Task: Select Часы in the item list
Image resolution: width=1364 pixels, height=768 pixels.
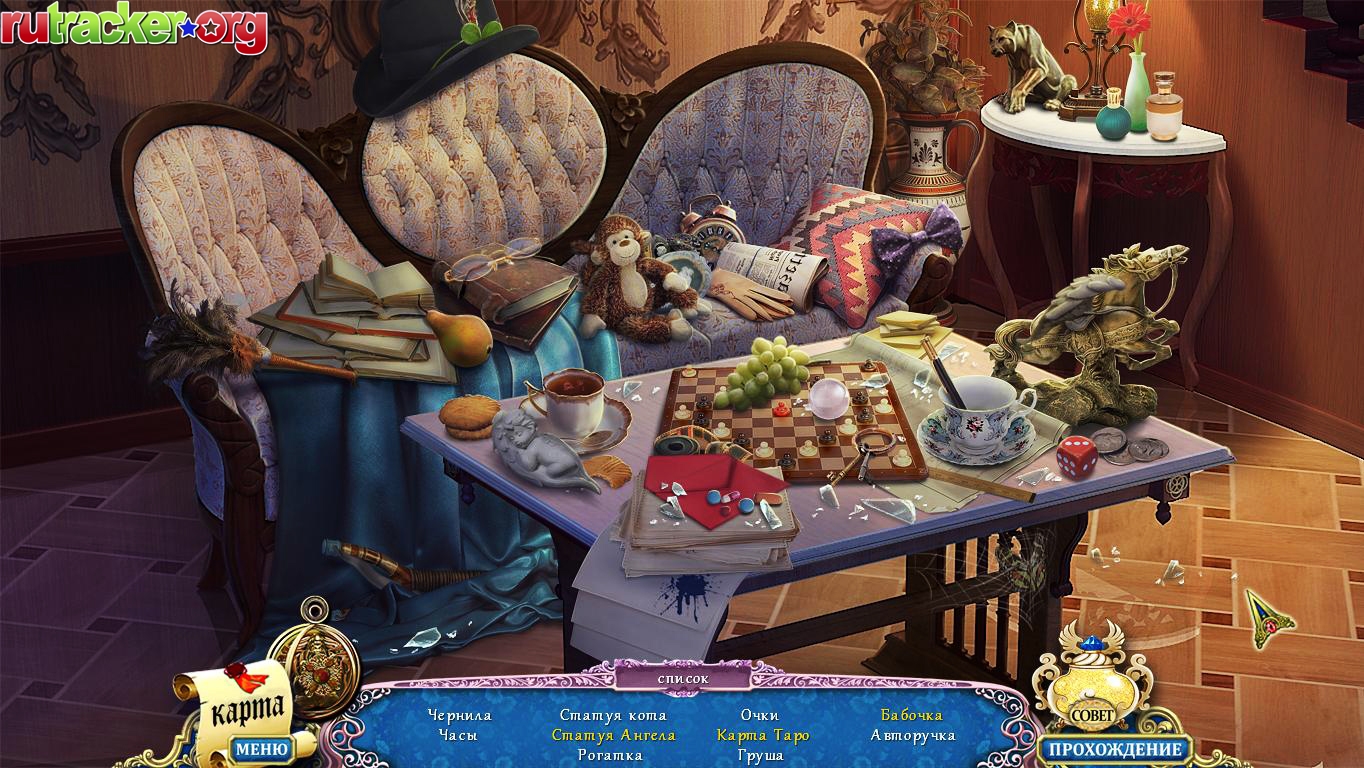Action: pyautogui.click(x=458, y=735)
